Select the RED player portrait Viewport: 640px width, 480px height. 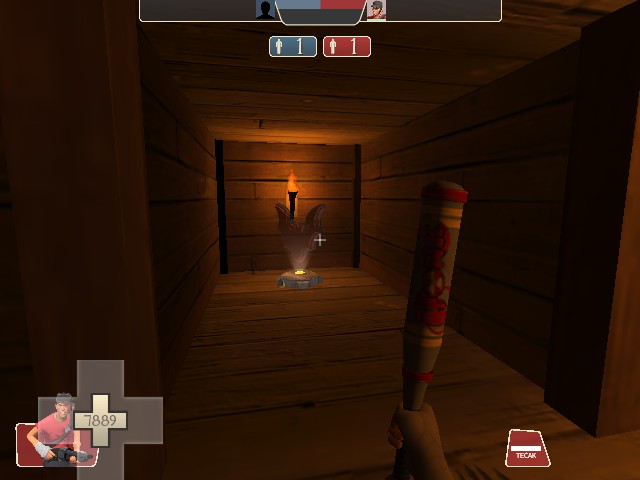pyautogui.click(x=376, y=10)
